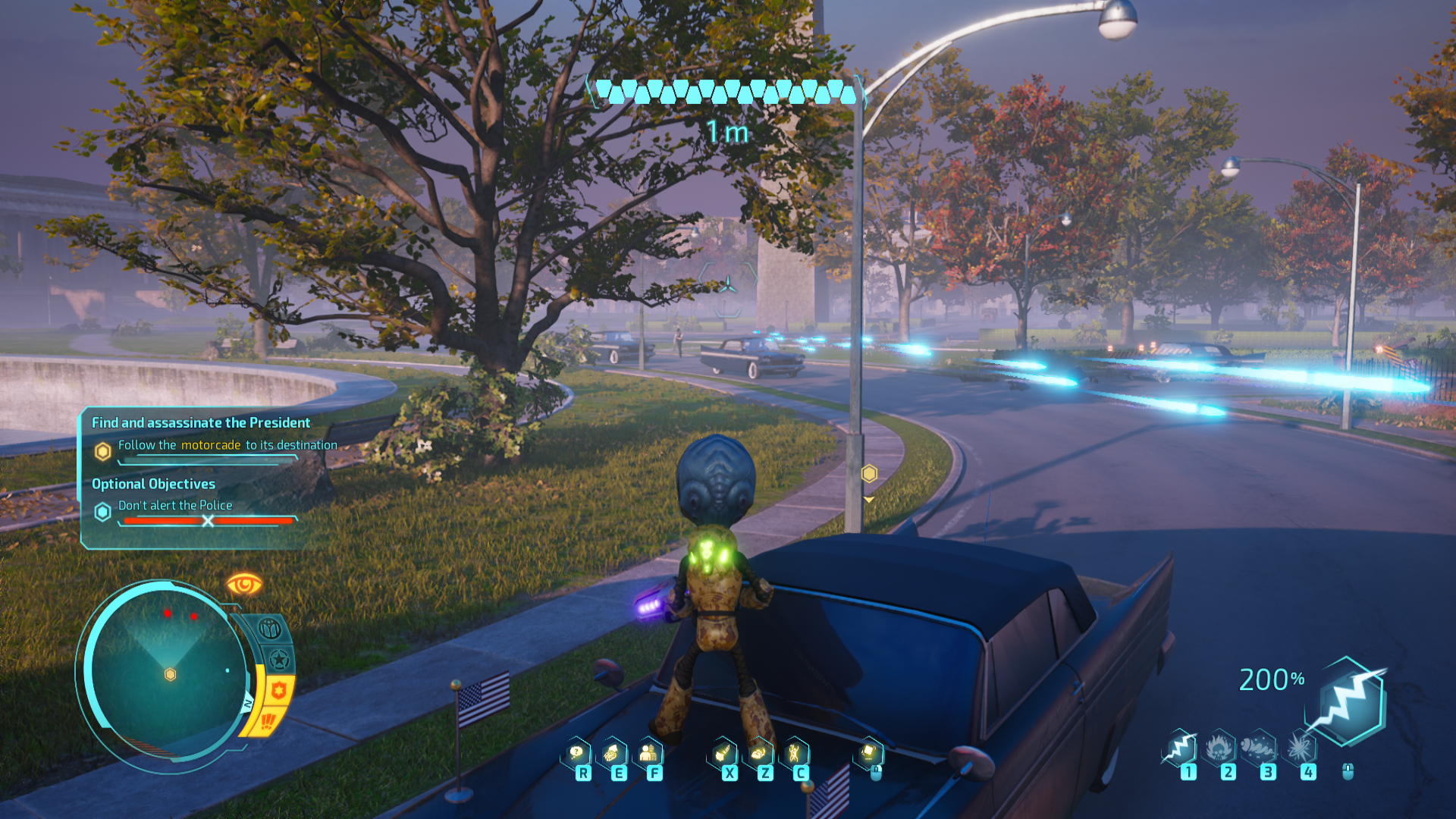This screenshot has width=1456, height=819.
Task: Select the Ion Detonator burst weapon
Action: coord(1301,749)
